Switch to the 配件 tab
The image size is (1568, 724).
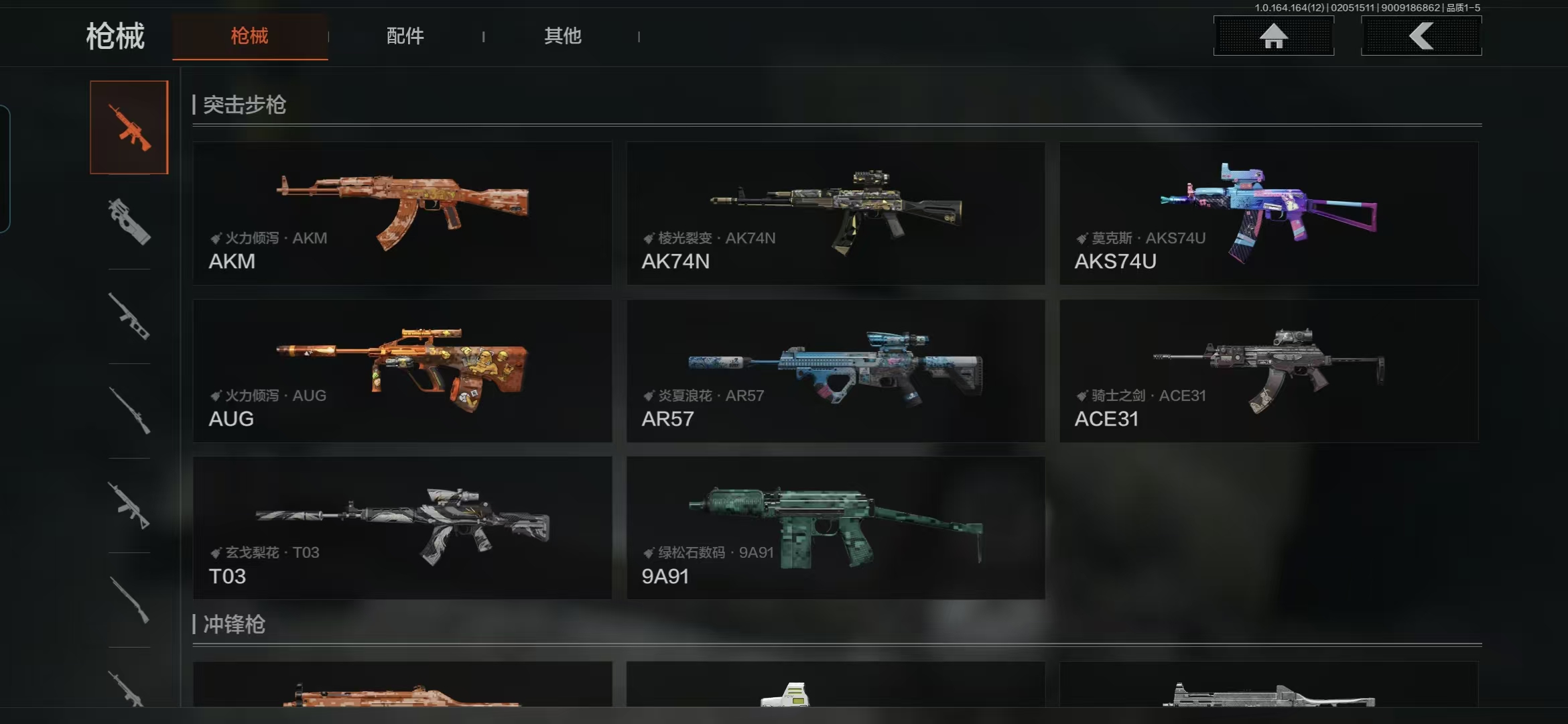(x=405, y=36)
